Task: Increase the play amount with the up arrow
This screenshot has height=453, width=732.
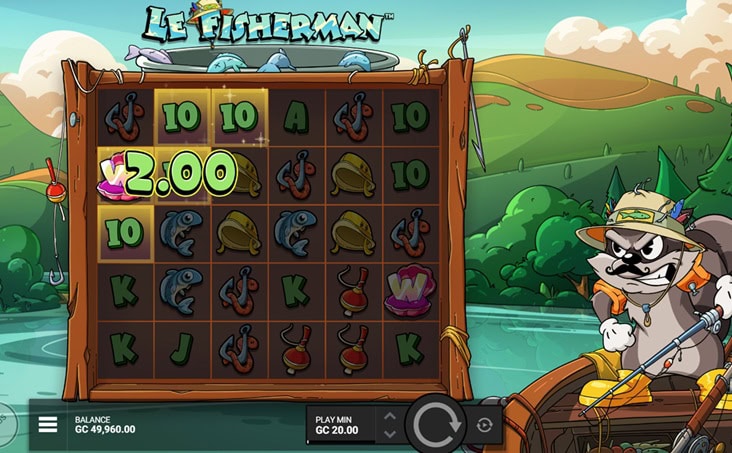Action: tap(390, 416)
